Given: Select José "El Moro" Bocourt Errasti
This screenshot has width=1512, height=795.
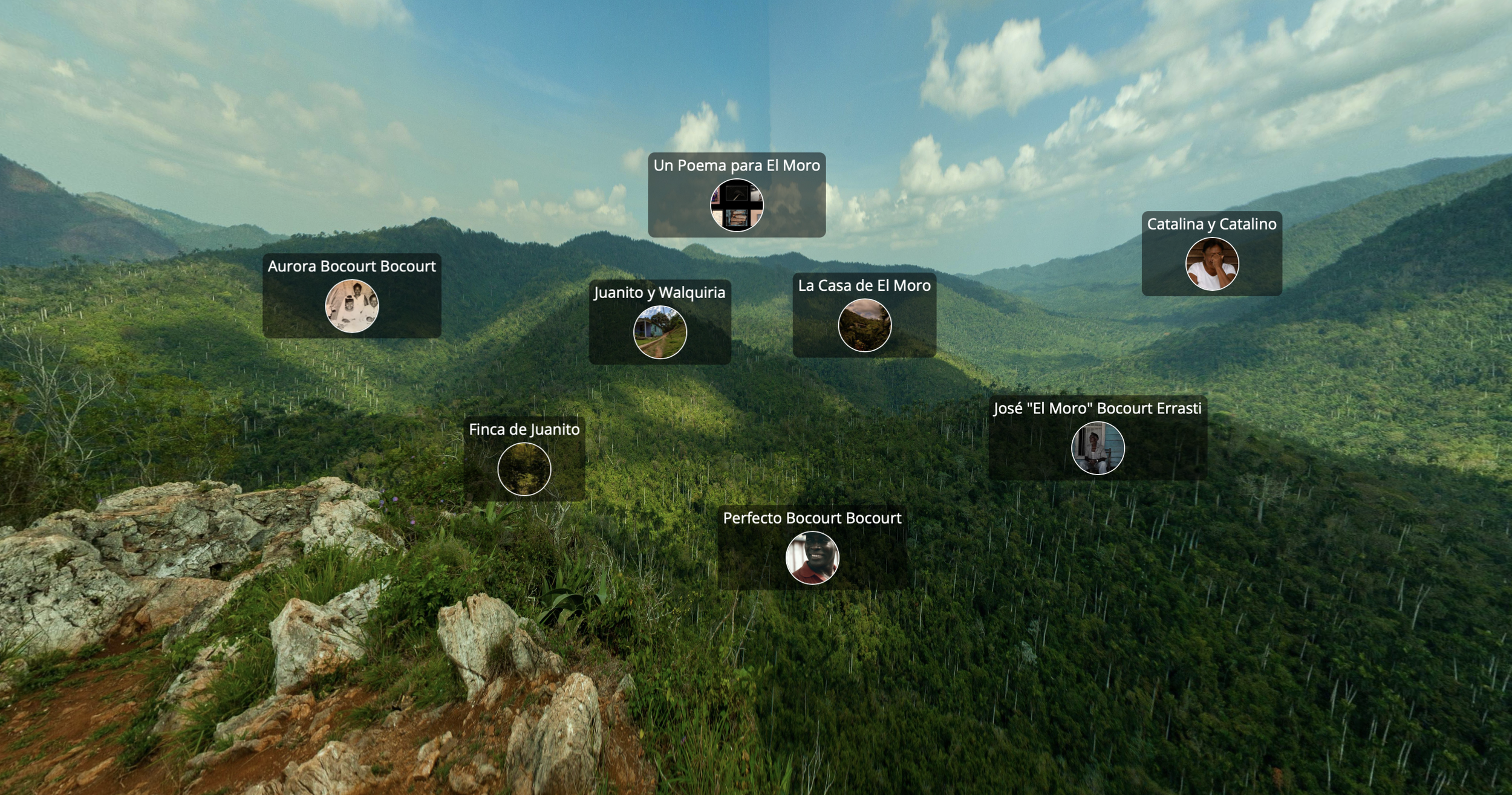Looking at the screenshot, I should [x=1098, y=448].
